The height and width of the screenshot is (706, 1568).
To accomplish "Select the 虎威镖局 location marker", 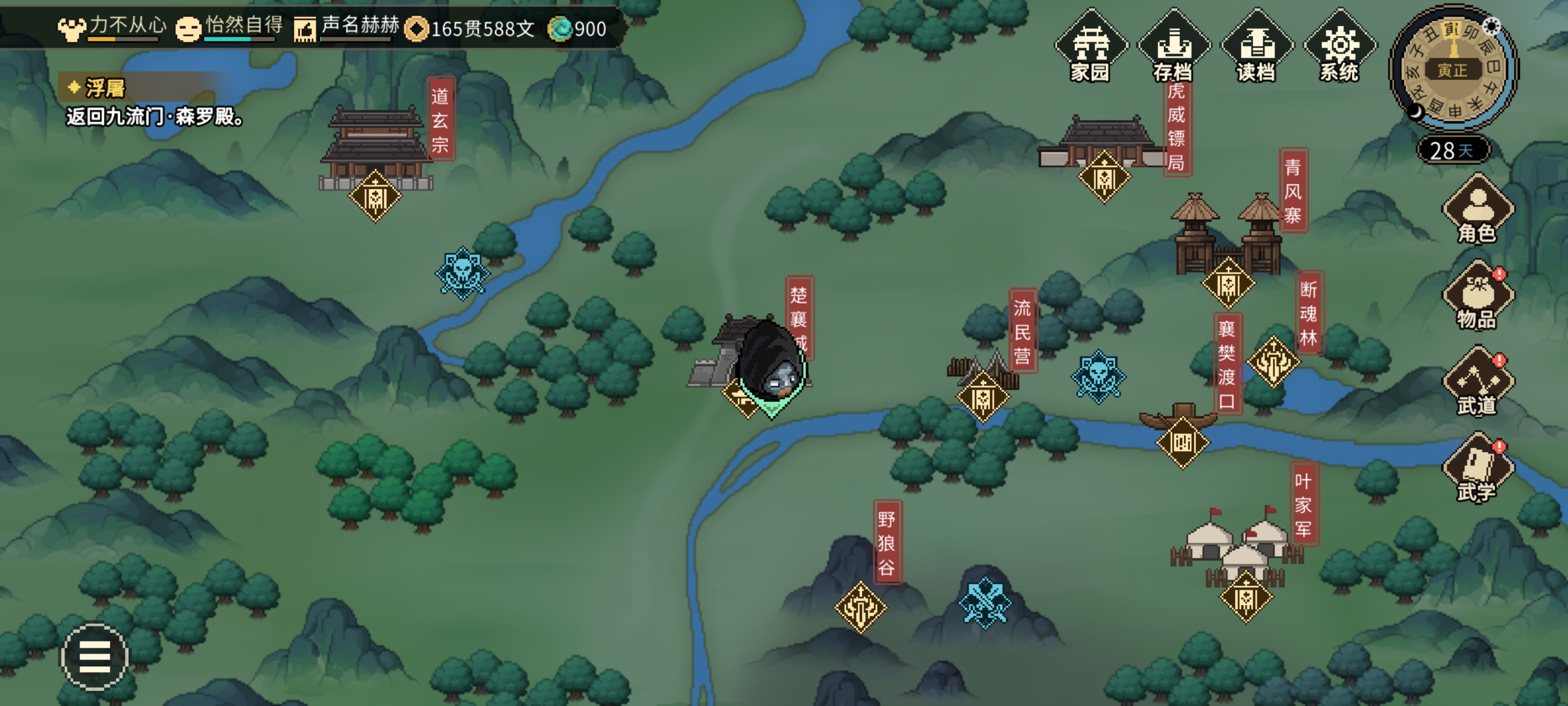I will (x=1104, y=177).
